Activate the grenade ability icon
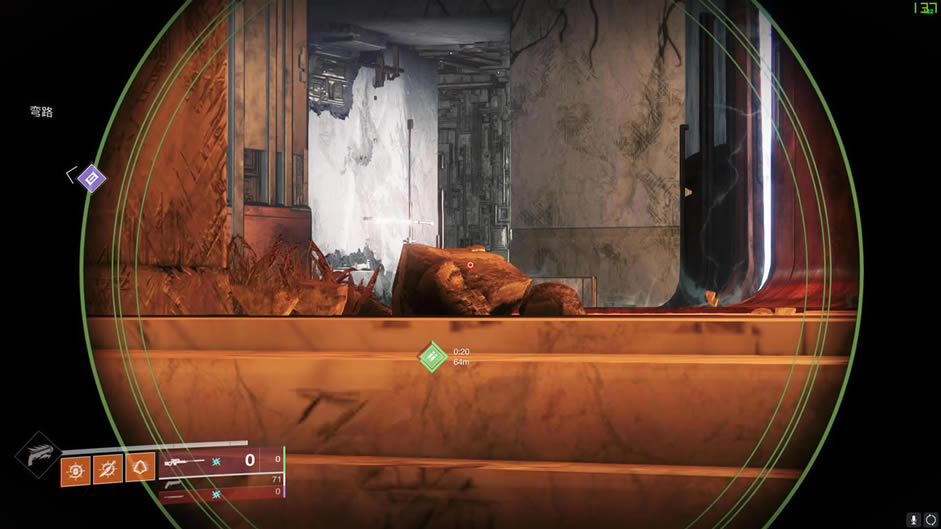The height and width of the screenshot is (529, 941). (x=75, y=468)
